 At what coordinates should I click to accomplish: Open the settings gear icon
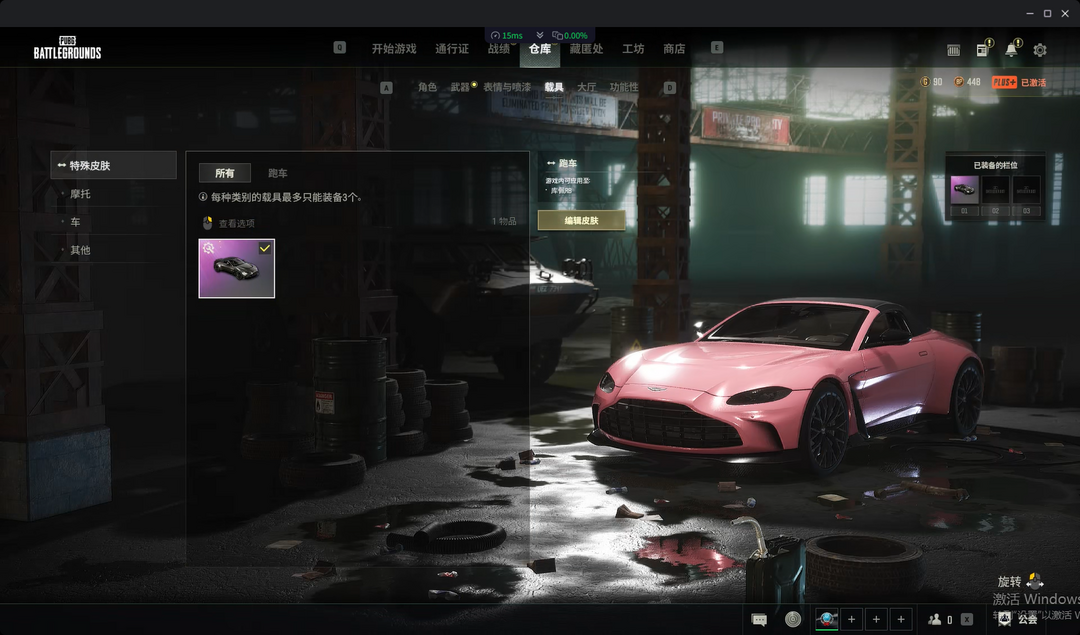click(x=1040, y=50)
